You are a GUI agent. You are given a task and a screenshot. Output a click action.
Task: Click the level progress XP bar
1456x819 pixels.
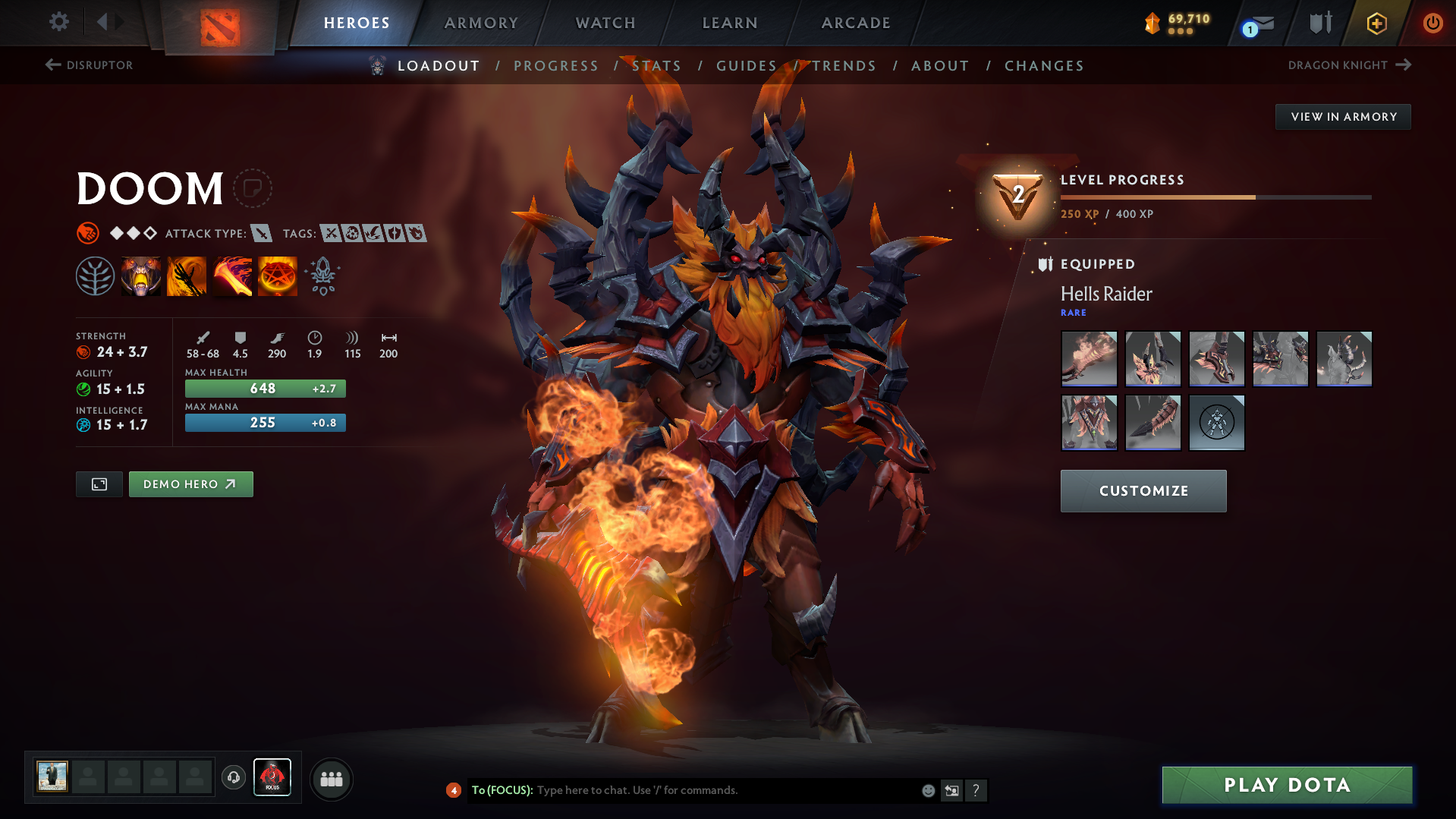coord(1214,197)
